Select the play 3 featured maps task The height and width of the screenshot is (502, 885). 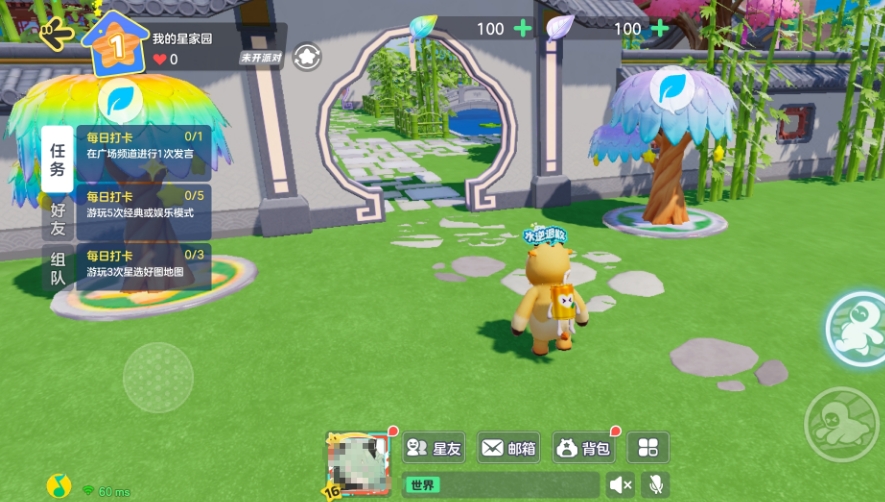144,264
